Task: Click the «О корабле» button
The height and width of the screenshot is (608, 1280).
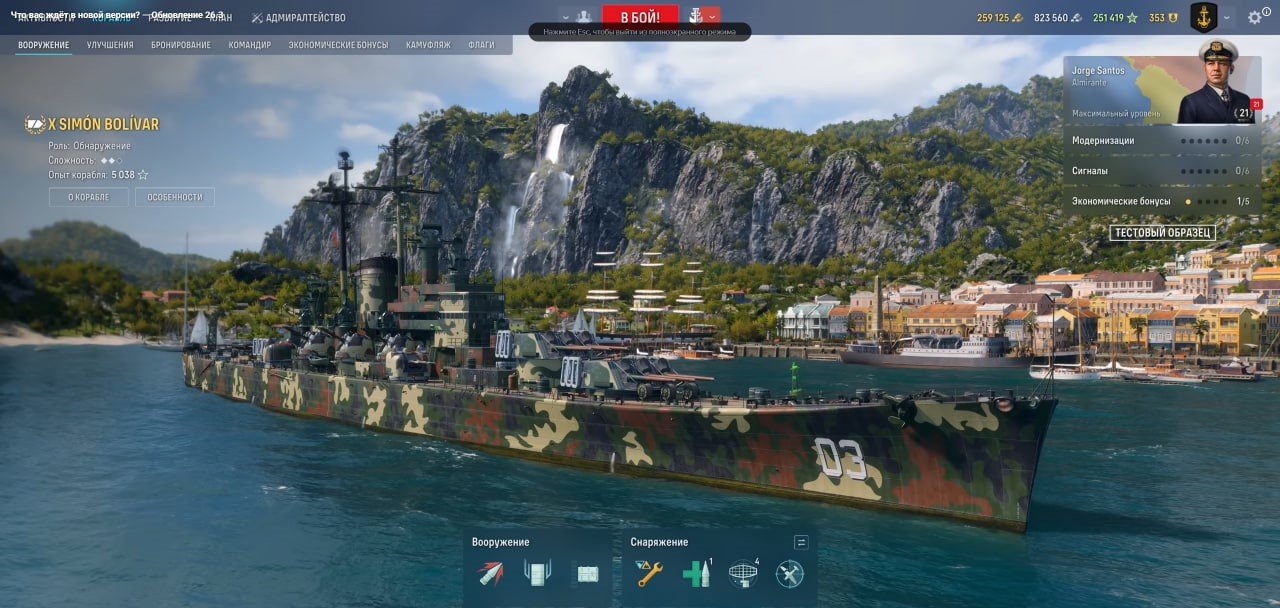Action: click(88, 197)
